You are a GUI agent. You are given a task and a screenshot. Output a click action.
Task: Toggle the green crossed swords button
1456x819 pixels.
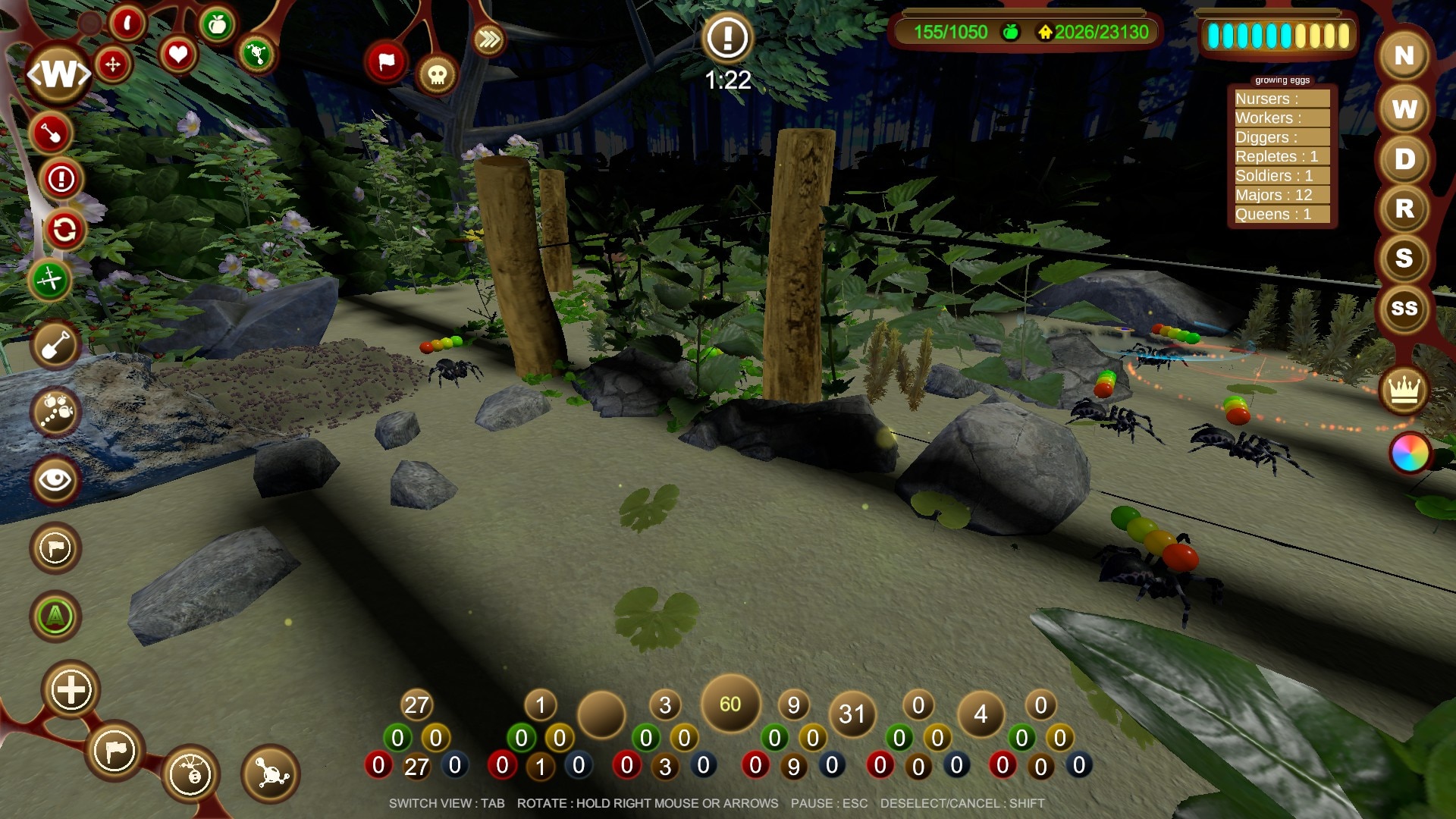click(x=50, y=280)
